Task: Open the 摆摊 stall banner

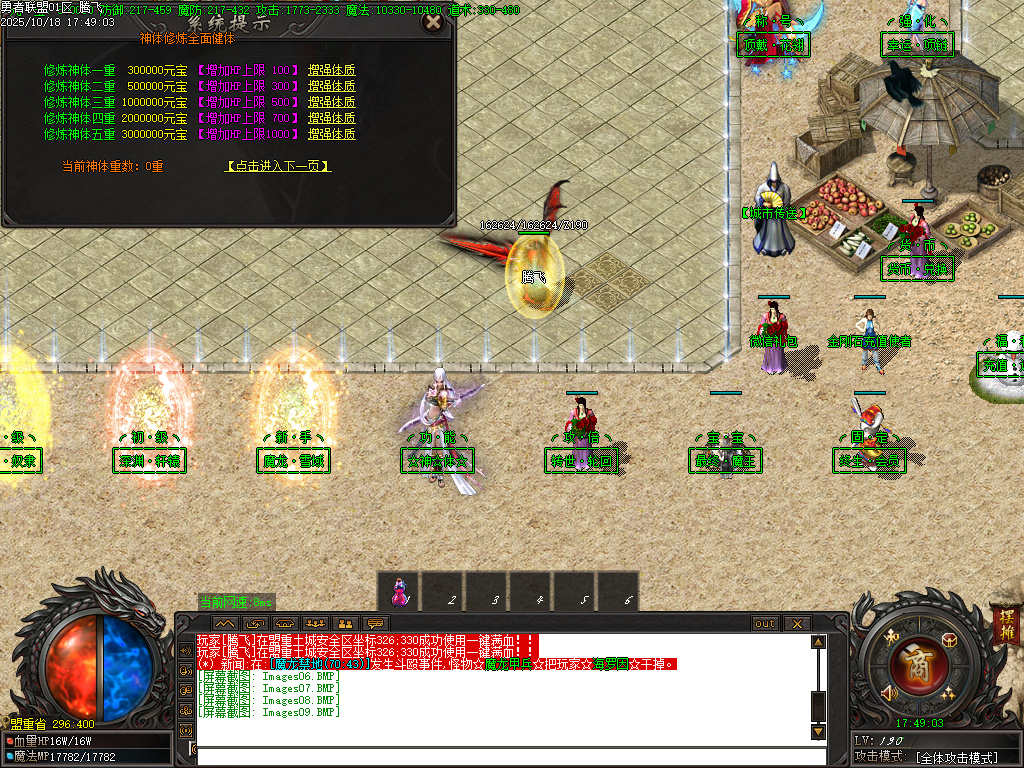Action: click(1004, 626)
